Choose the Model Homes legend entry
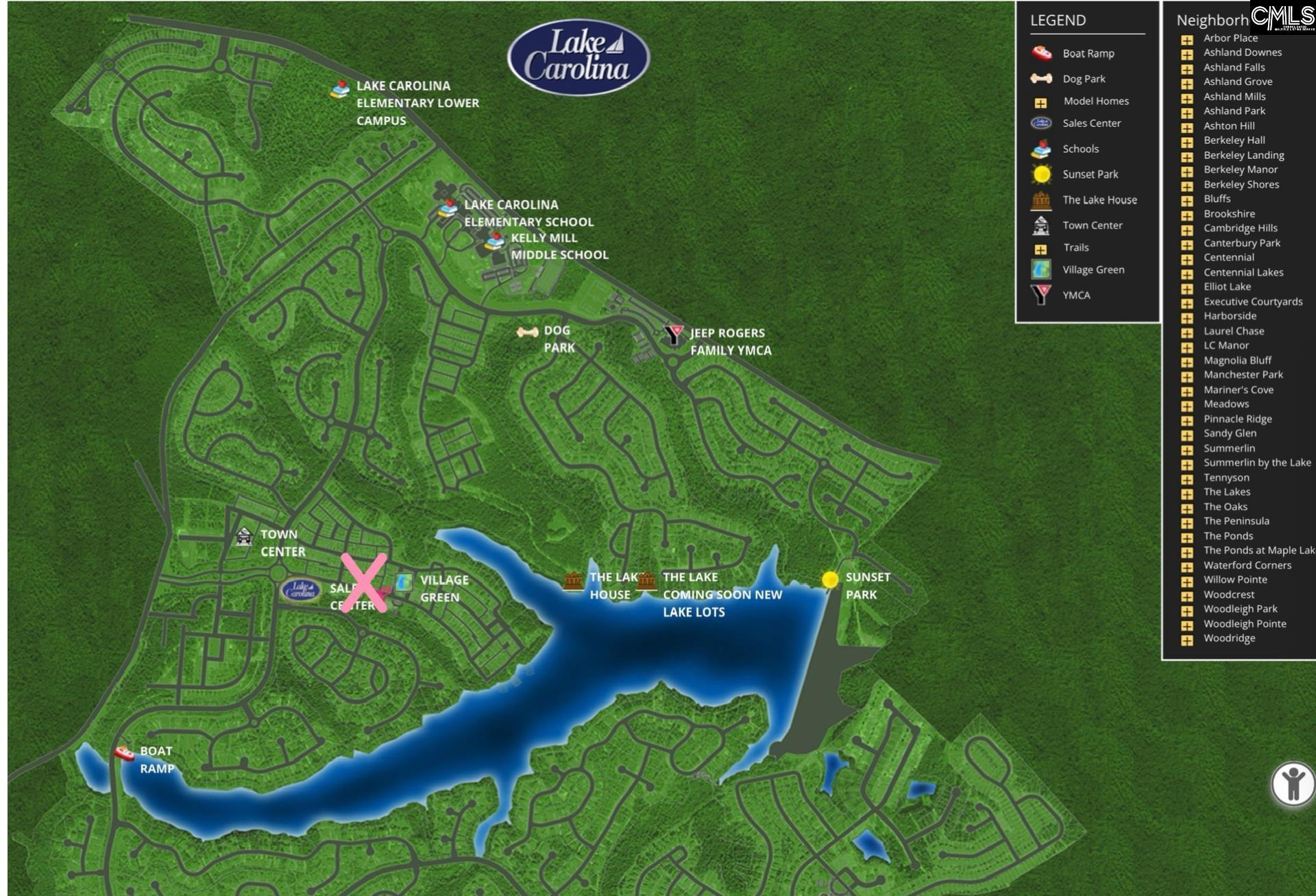This screenshot has height=896, width=1316. (1095, 101)
